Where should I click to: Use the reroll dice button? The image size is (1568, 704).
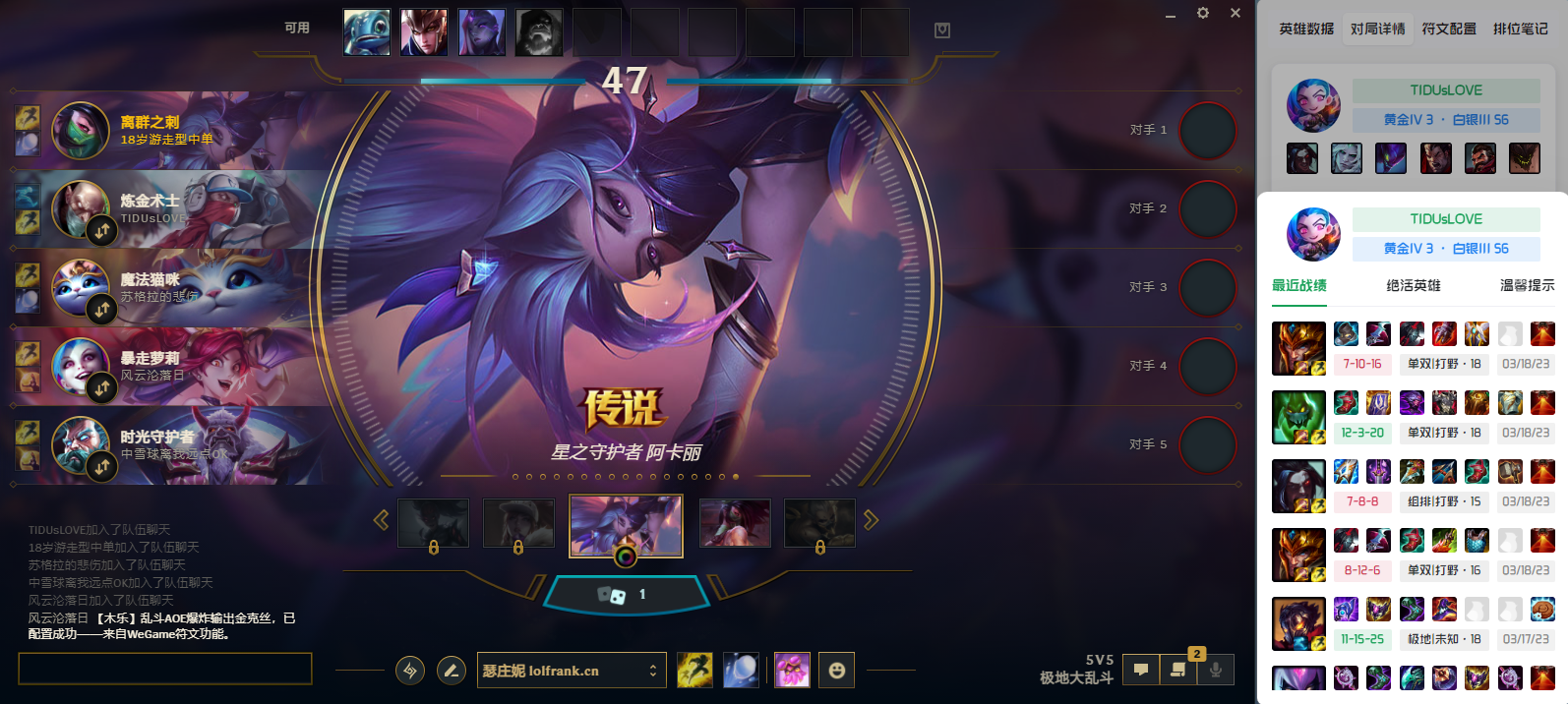click(625, 595)
